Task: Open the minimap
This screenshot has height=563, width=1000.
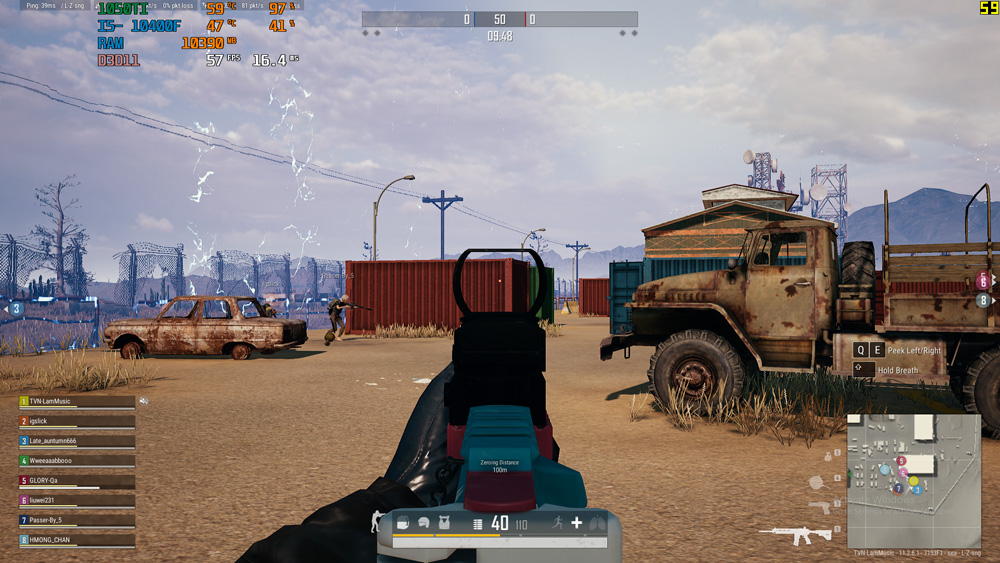Action: coord(913,480)
